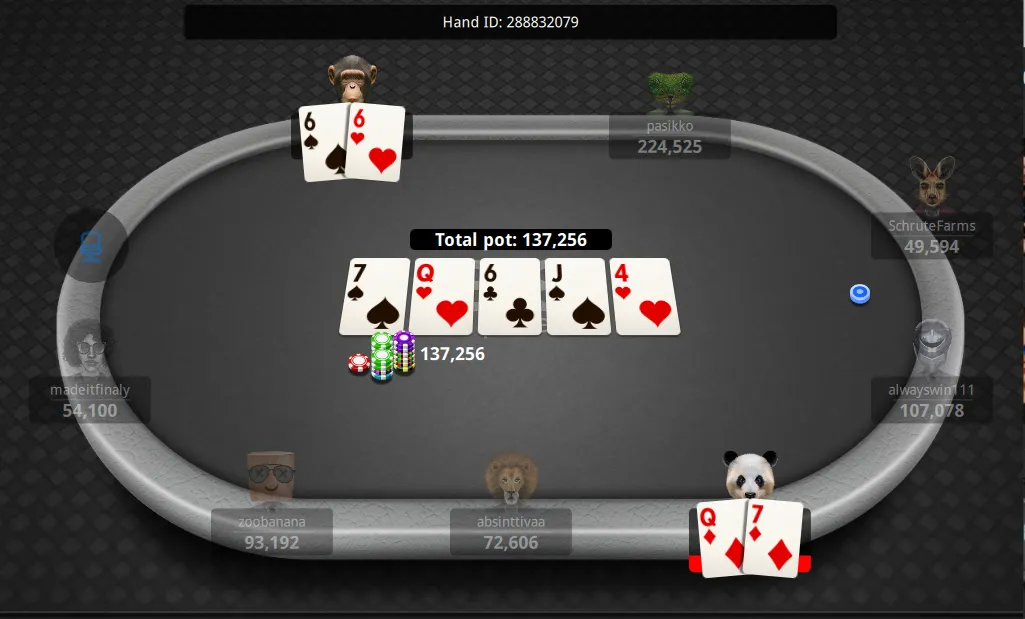The height and width of the screenshot is (619, 1025).
Task: View zoobanana's player panel
Action: [x=271, y=531]
